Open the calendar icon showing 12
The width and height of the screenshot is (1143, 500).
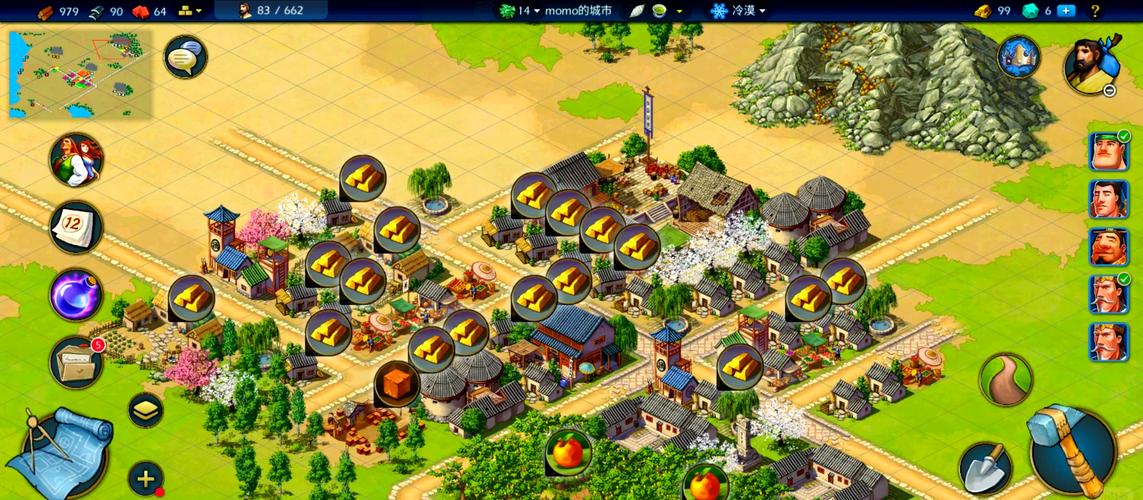[76, 228]
